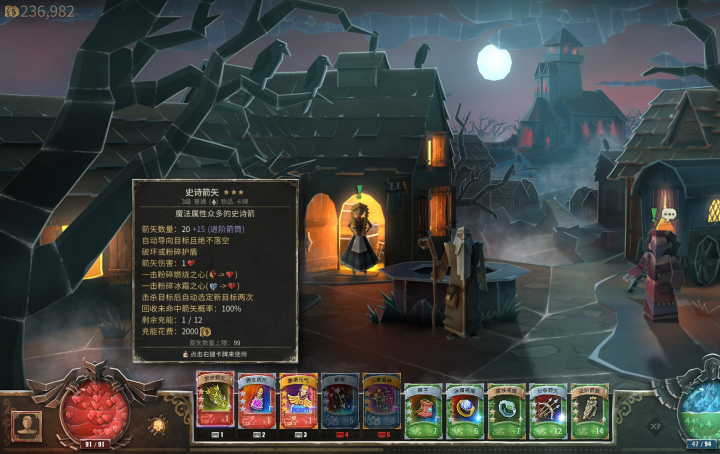Image resolution: width=720 pixels, height=454 pixels.
Task: Use the pink potion card in slot 2
Action: [x=257, y=400]
